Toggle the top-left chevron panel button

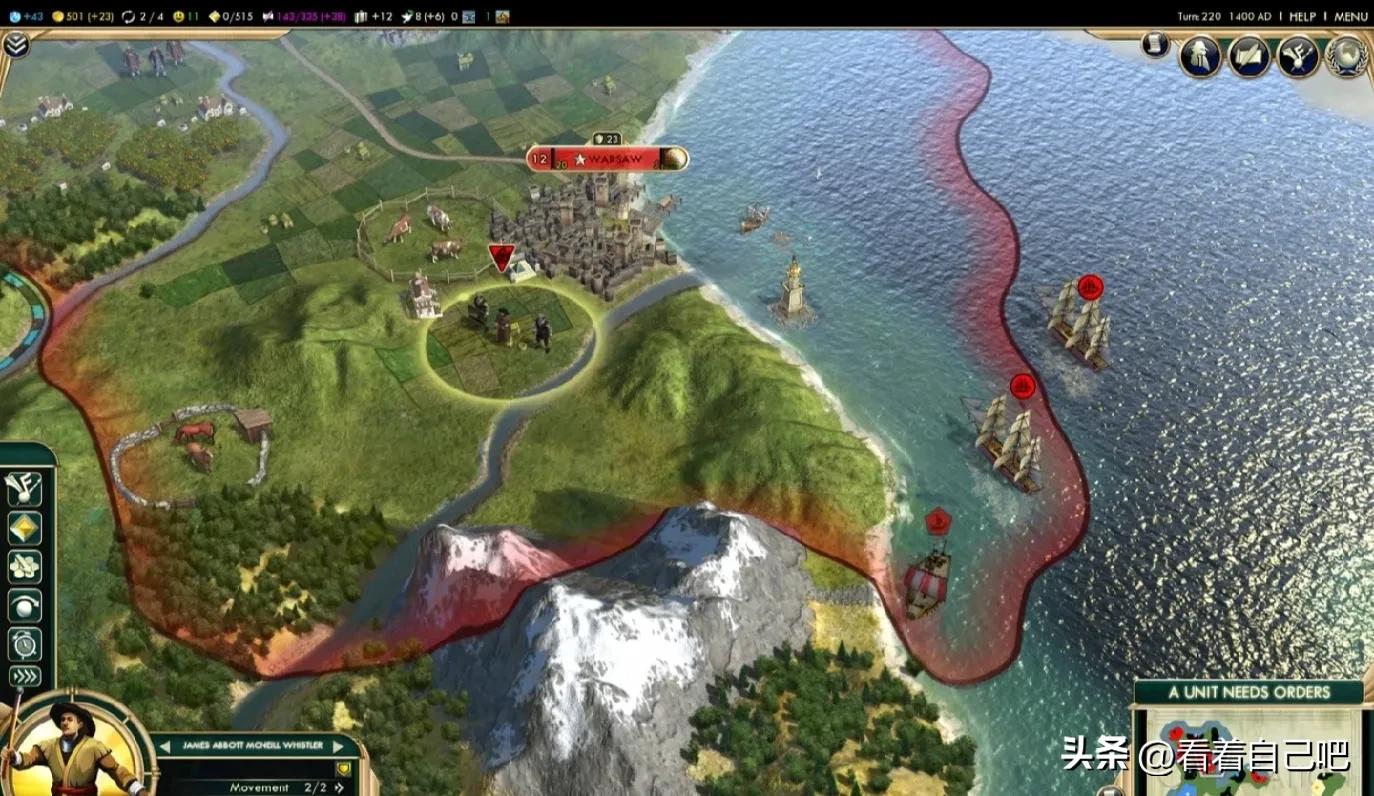[16, 44]
